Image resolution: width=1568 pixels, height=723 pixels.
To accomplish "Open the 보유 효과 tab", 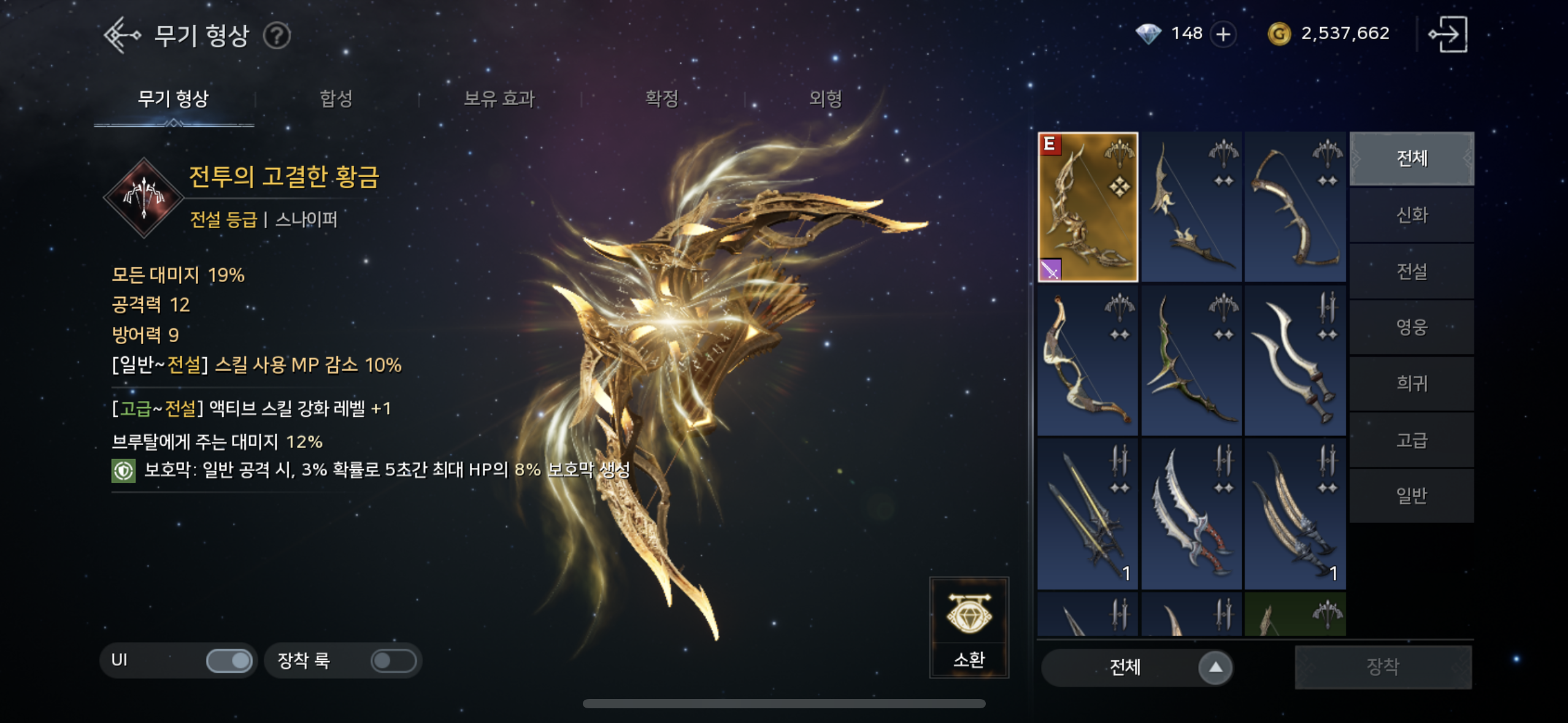I will 499,99.
